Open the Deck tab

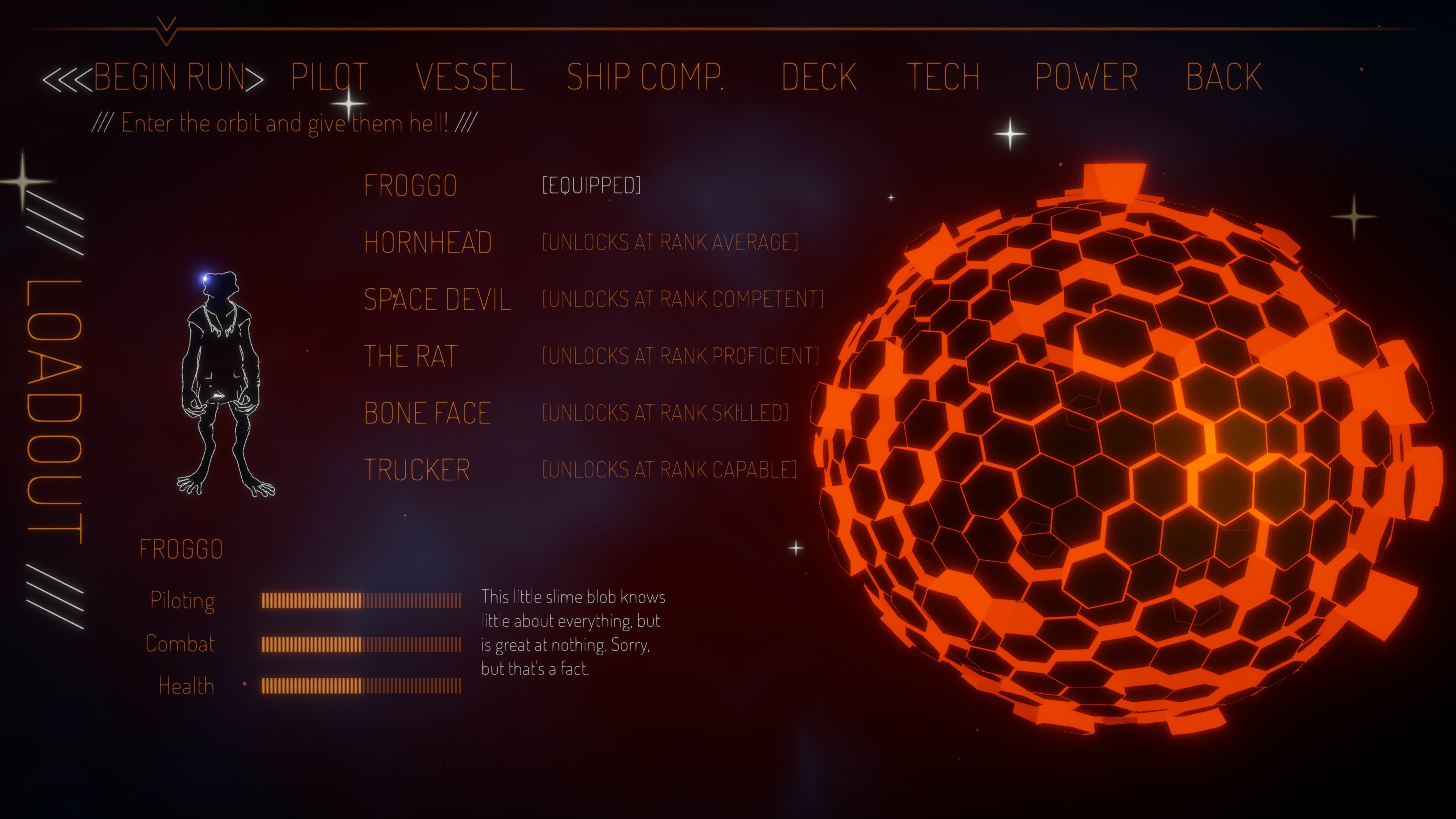pos(819,77)
